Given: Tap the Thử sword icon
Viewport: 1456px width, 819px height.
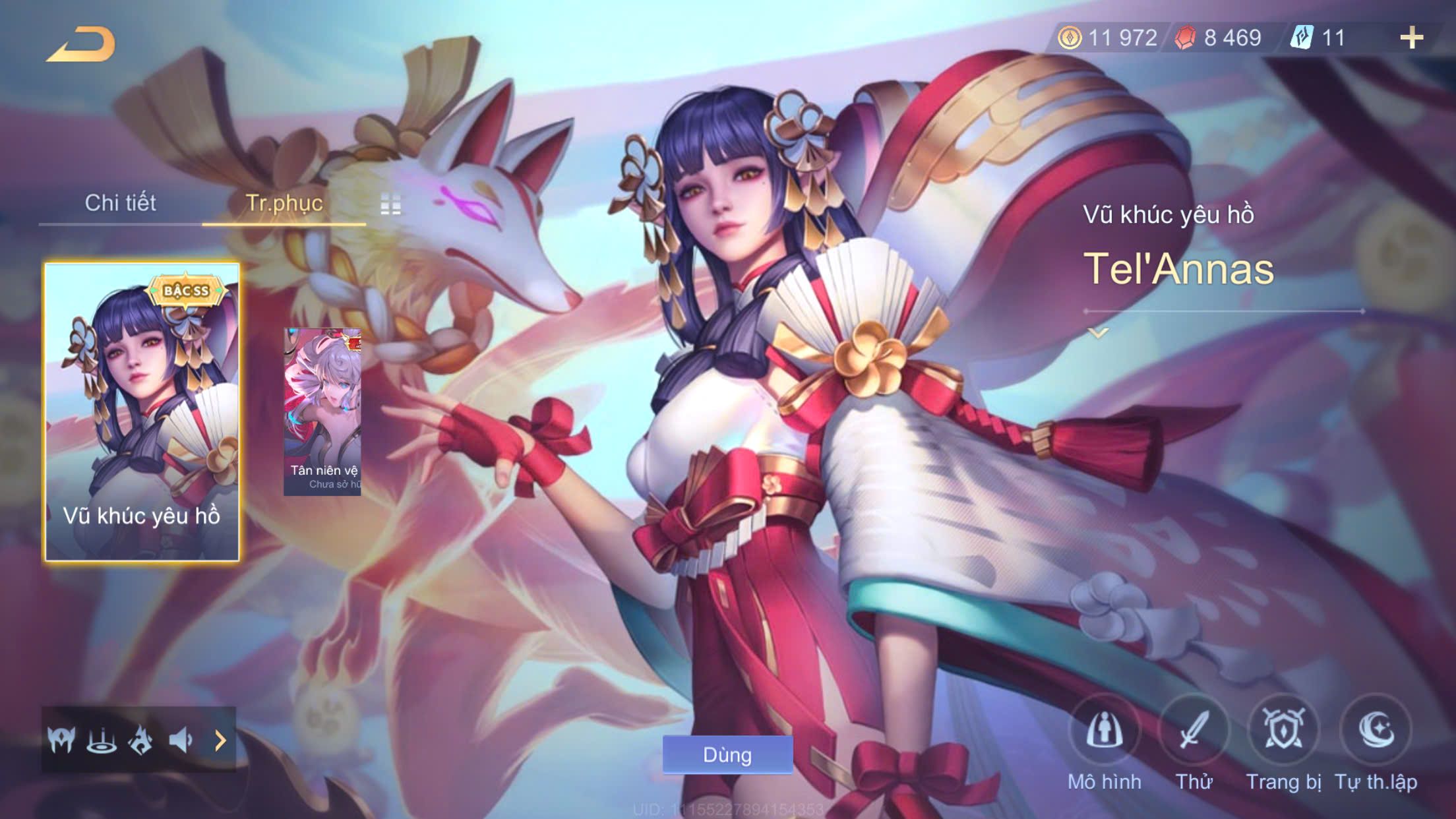Looking at the screenshot, I should pyautogui.click(x=1194, y=731).
